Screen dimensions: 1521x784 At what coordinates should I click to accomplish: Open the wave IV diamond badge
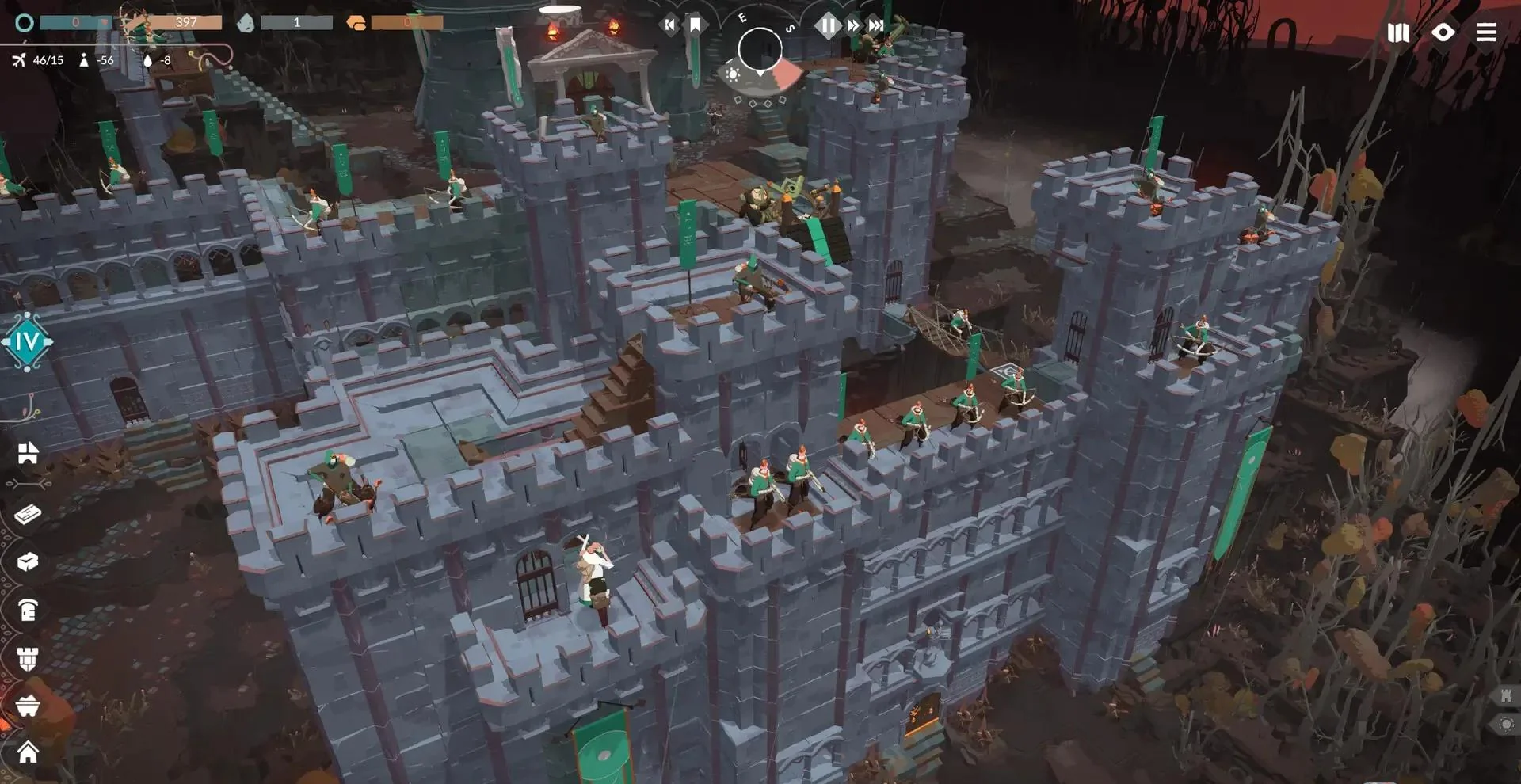coord(27,341)
